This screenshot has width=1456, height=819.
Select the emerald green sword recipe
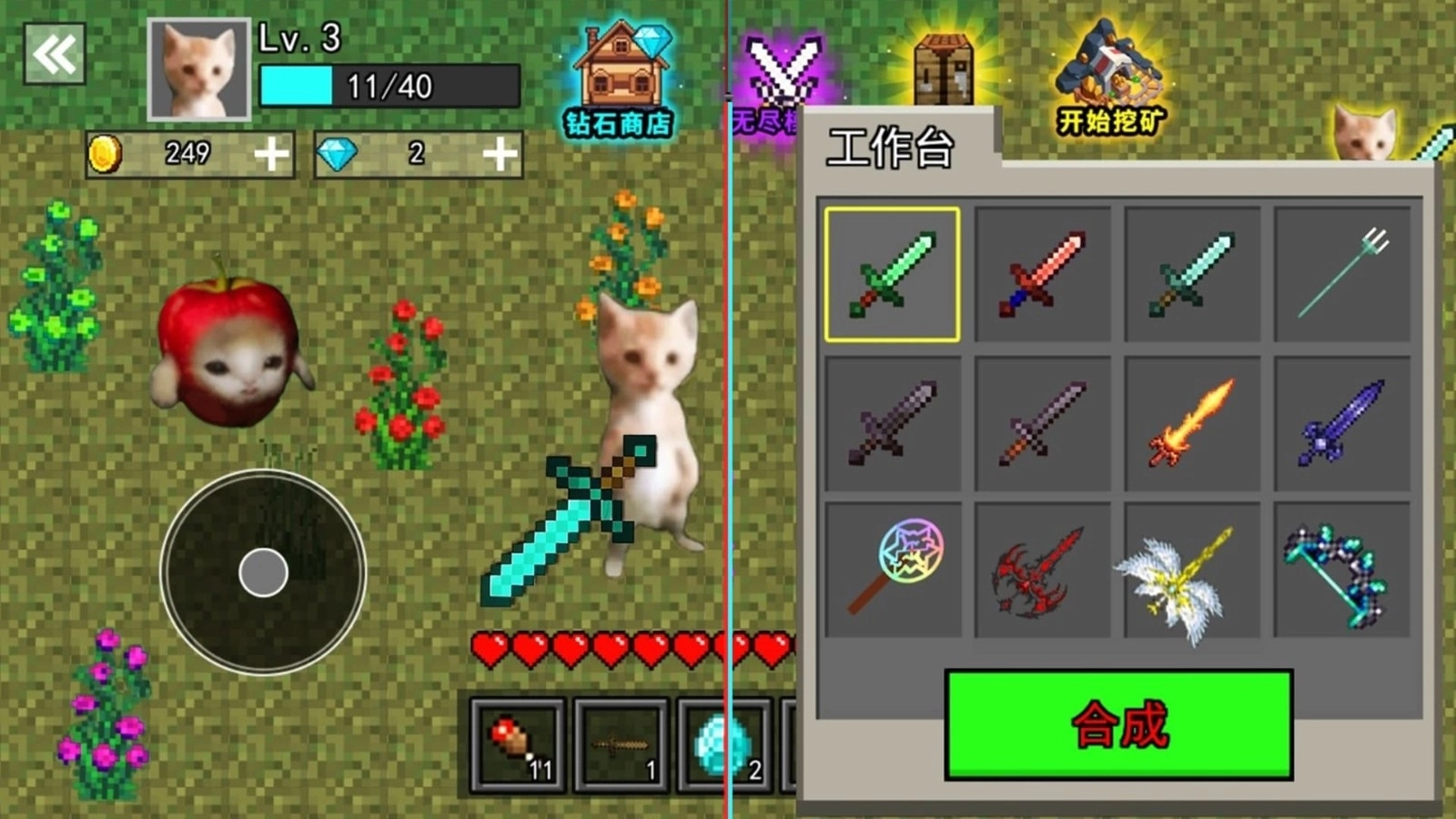point(892,274)
